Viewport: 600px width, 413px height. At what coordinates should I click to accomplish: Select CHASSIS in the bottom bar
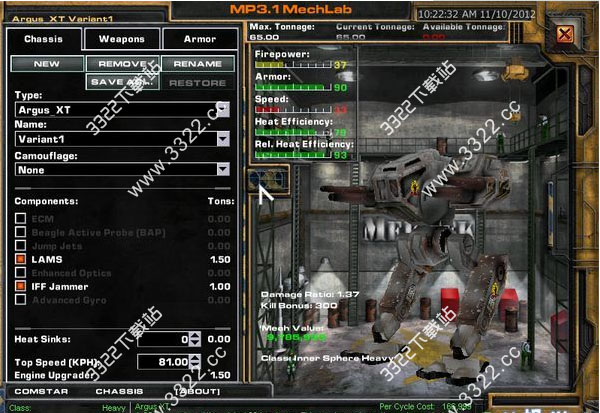119,391
